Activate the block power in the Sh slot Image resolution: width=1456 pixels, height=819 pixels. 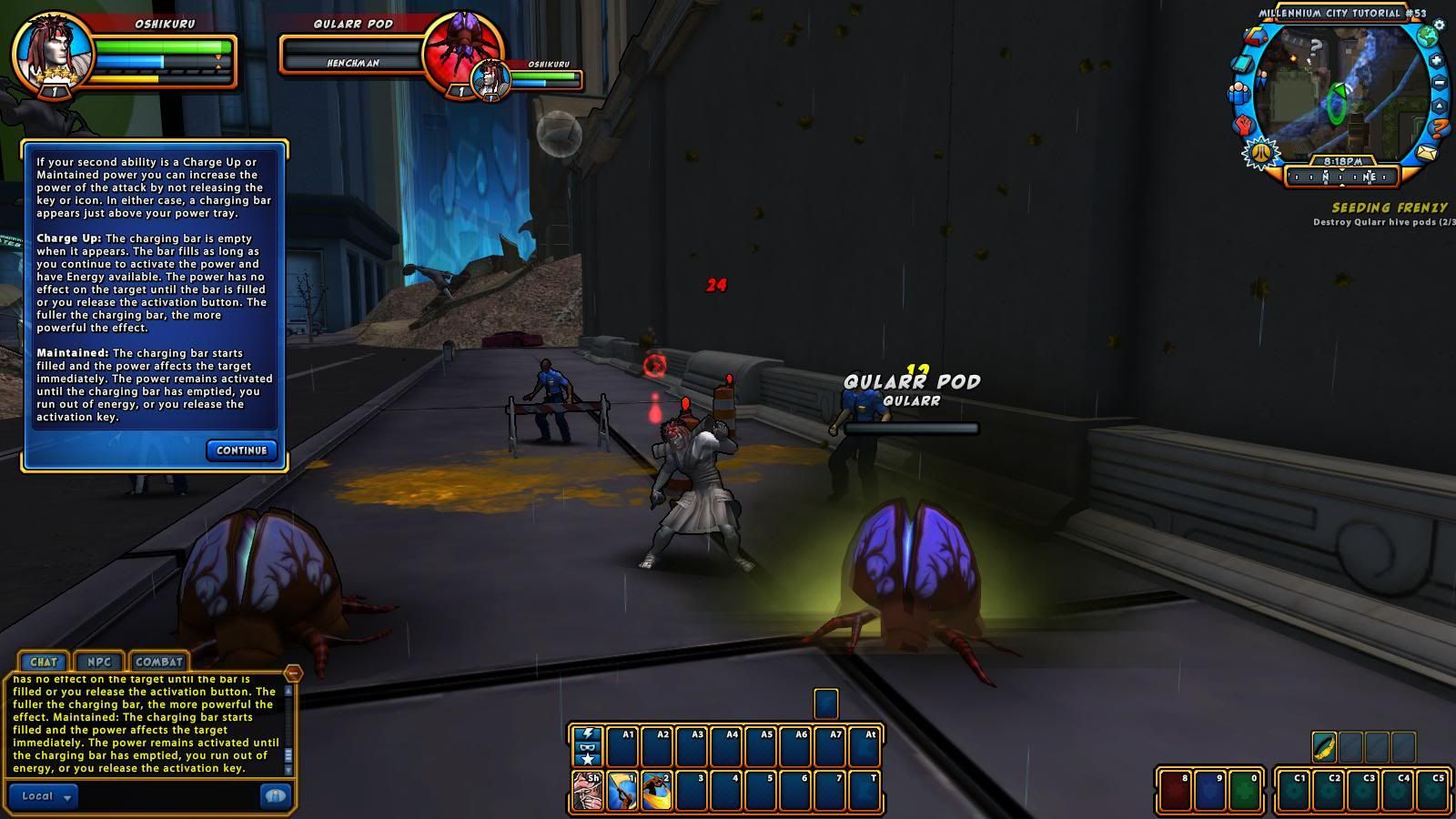[x=587, y=790]
